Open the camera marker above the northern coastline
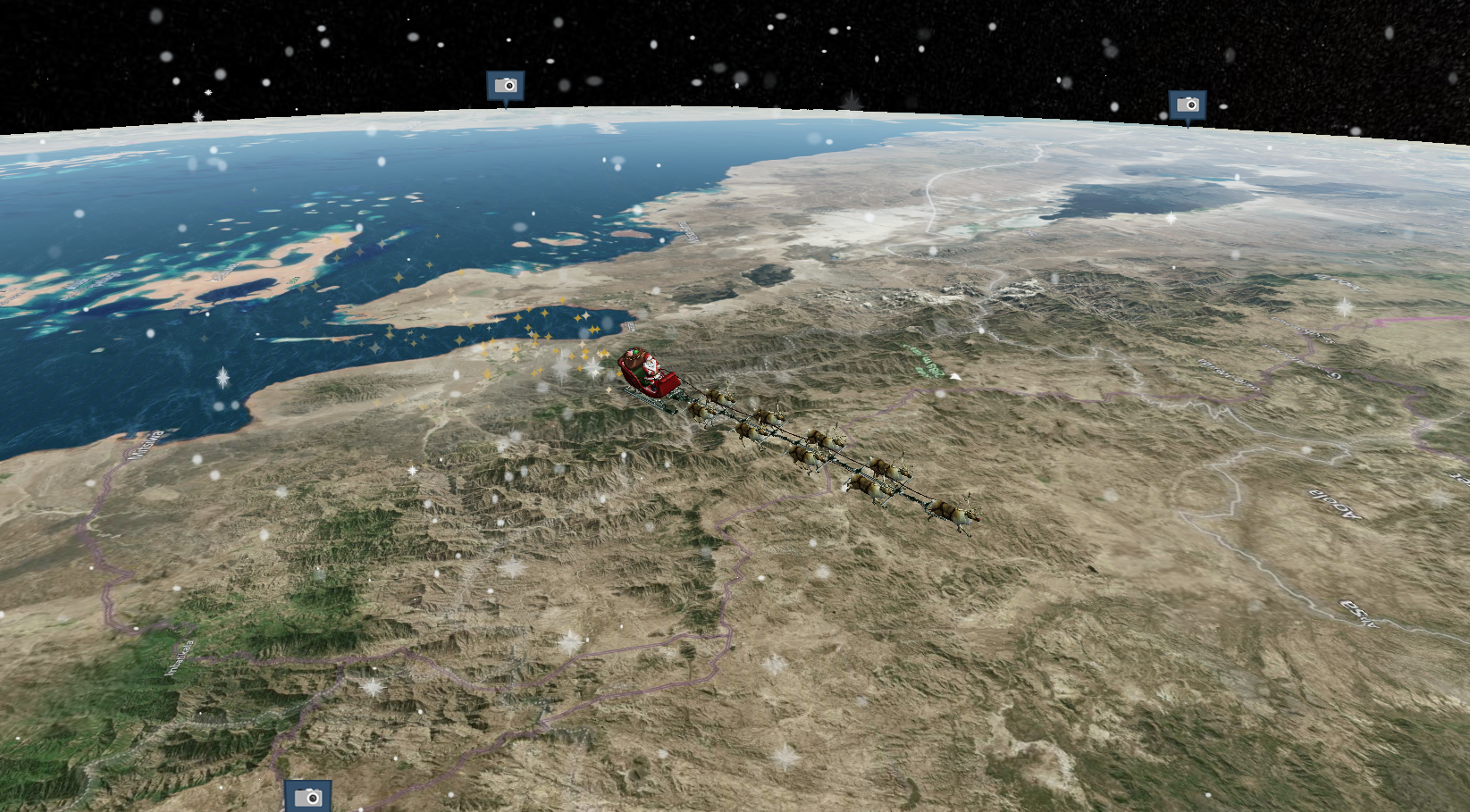The height and width of the screenshot is (812, 1470). pos(507,87)
